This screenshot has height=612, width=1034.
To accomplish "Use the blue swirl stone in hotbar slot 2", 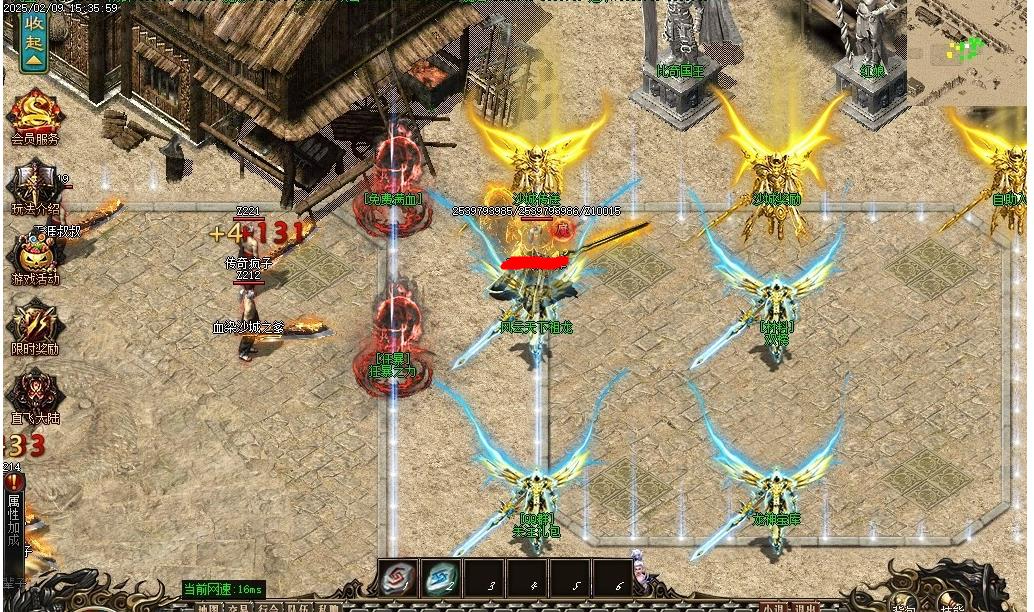I will (x=441, y=579).
